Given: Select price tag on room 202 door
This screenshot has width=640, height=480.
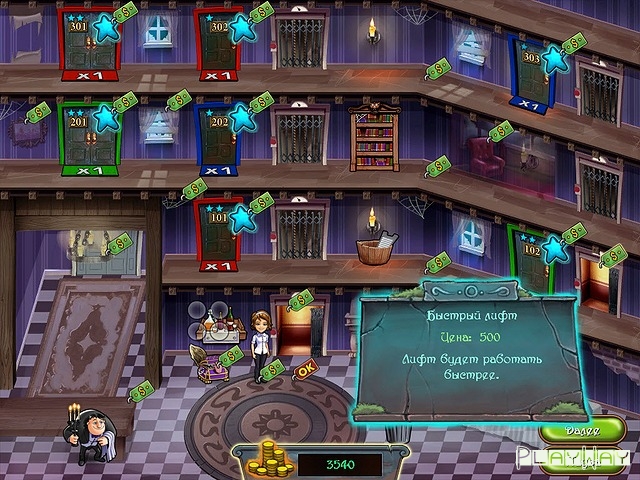Looking at the screenshot, I should tap(261, 101).
